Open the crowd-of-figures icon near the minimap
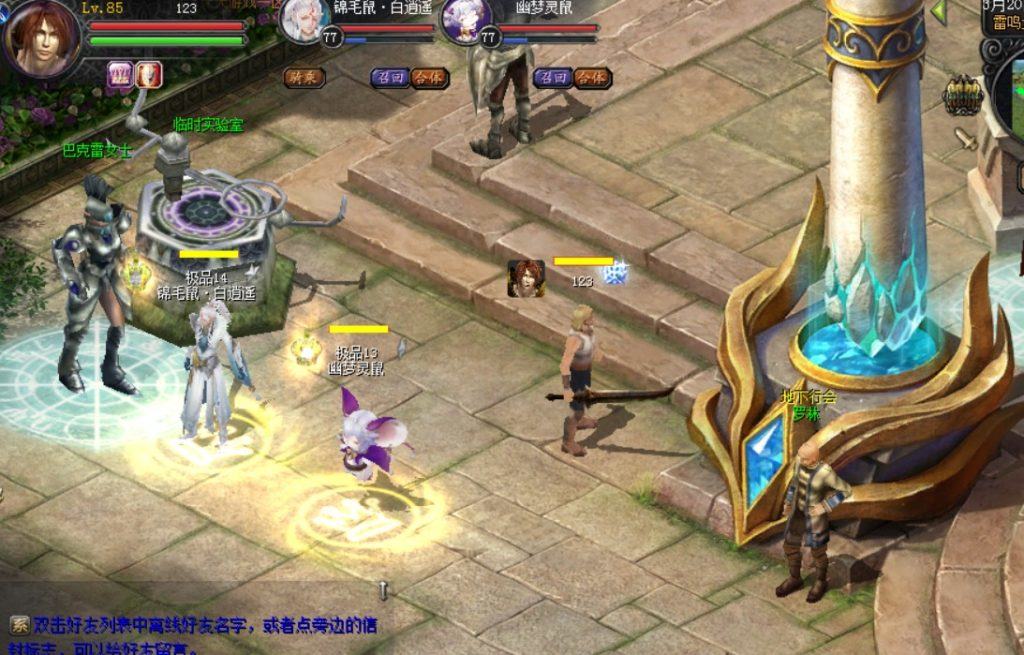 [x=963, y=95]
